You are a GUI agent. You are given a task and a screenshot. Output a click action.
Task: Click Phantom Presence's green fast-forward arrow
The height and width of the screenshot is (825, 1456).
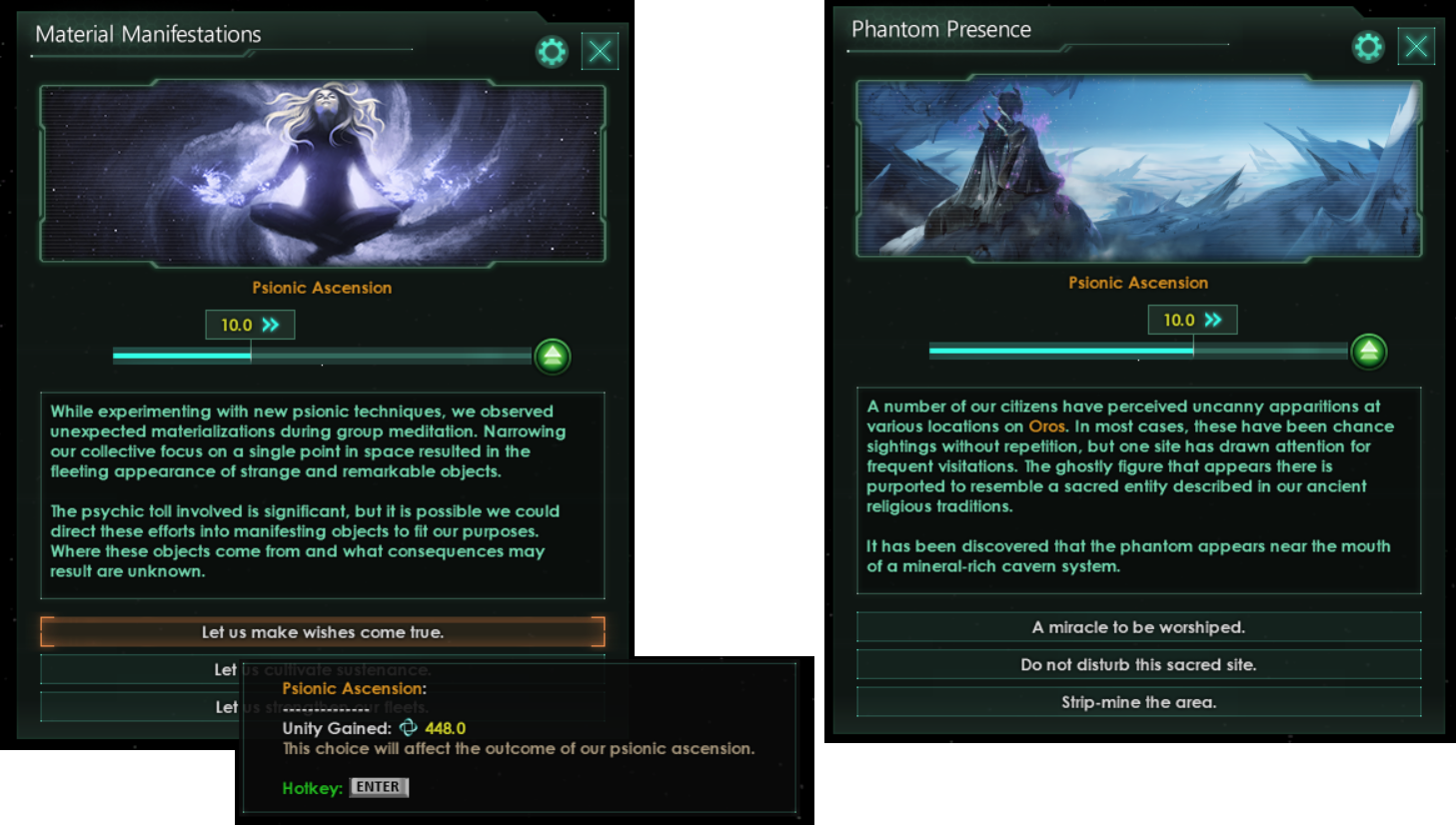tap(1369, 352)
